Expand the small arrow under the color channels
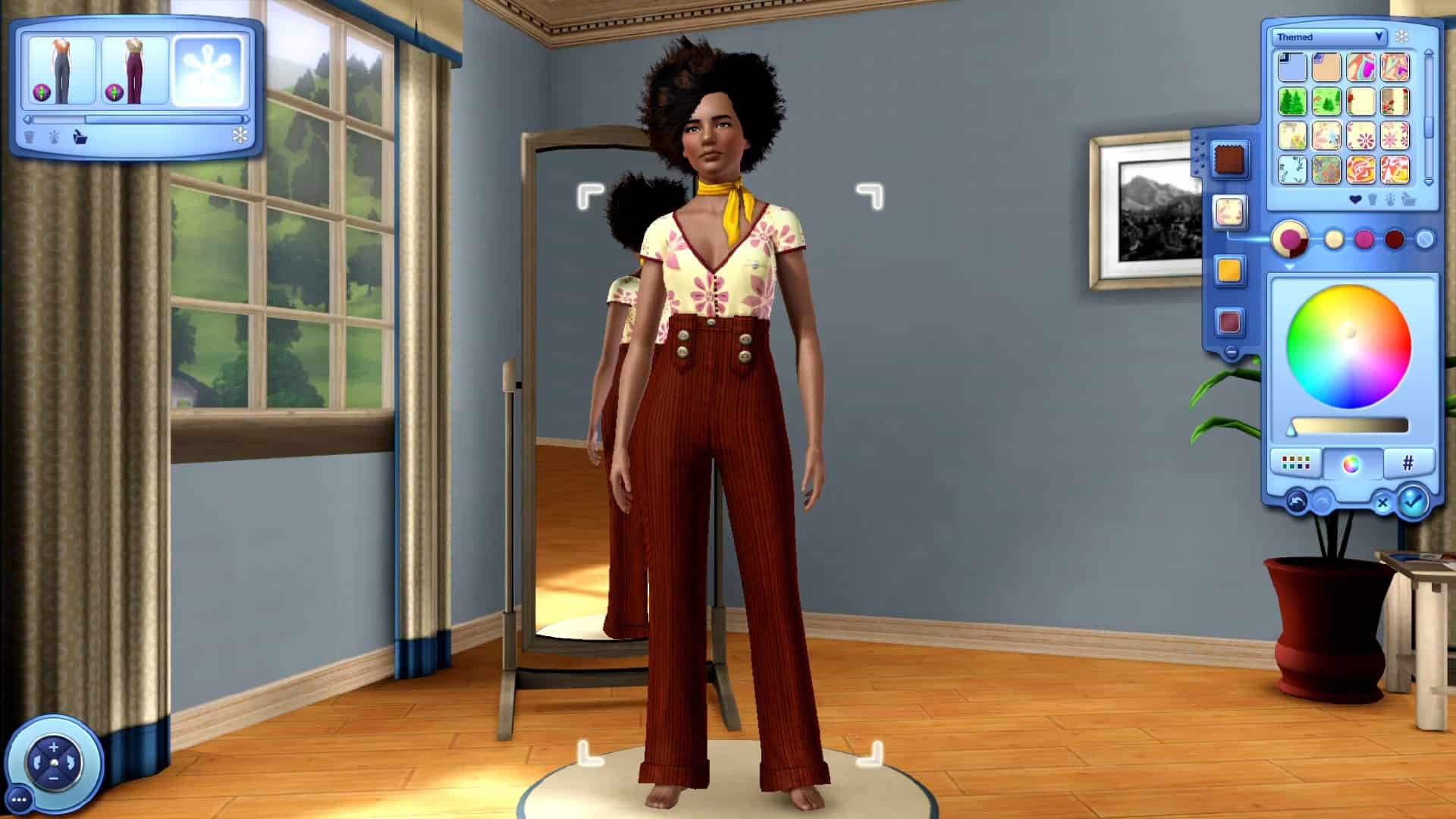 coord(1288,265)
